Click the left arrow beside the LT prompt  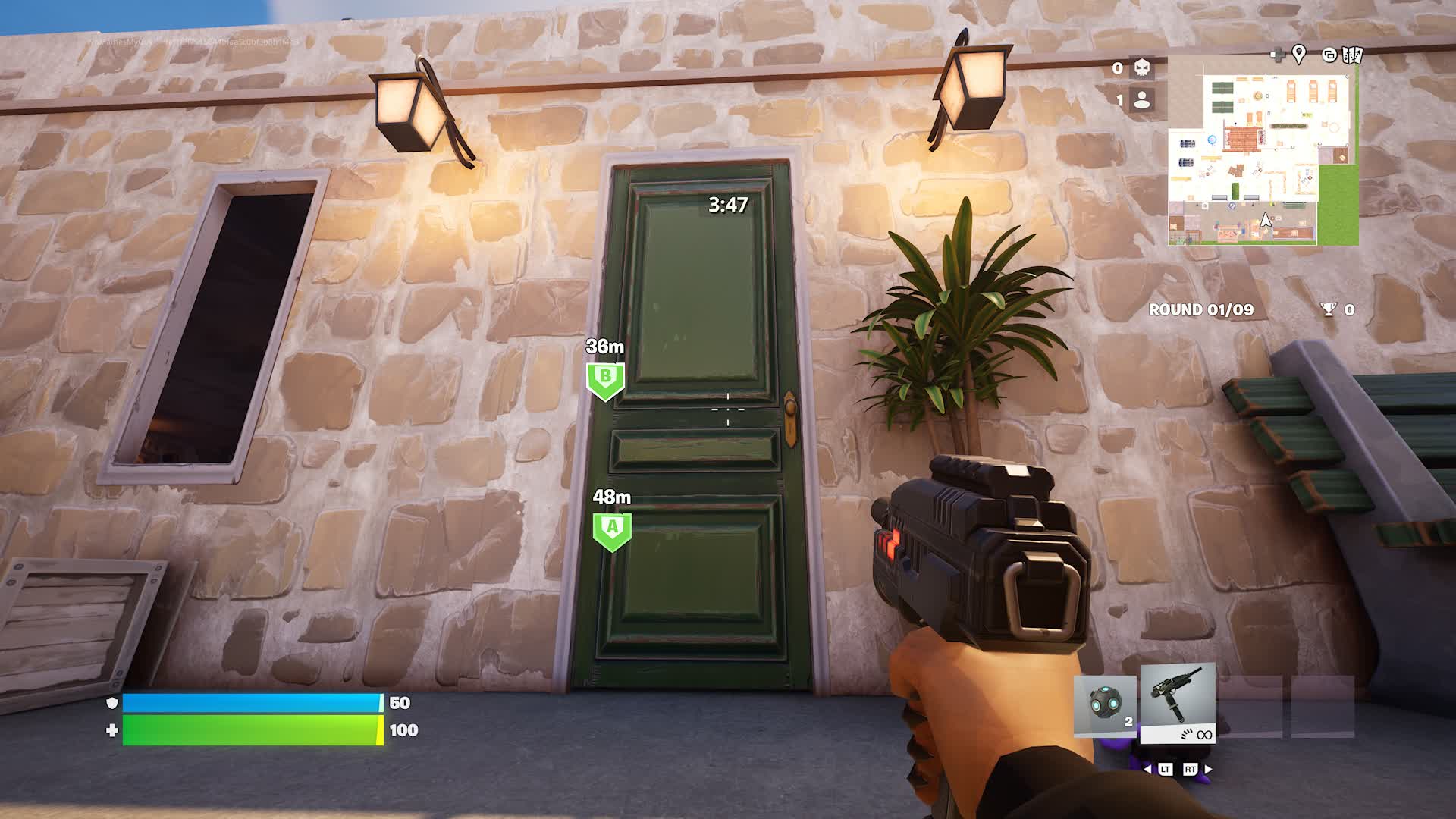point(1147,769)
